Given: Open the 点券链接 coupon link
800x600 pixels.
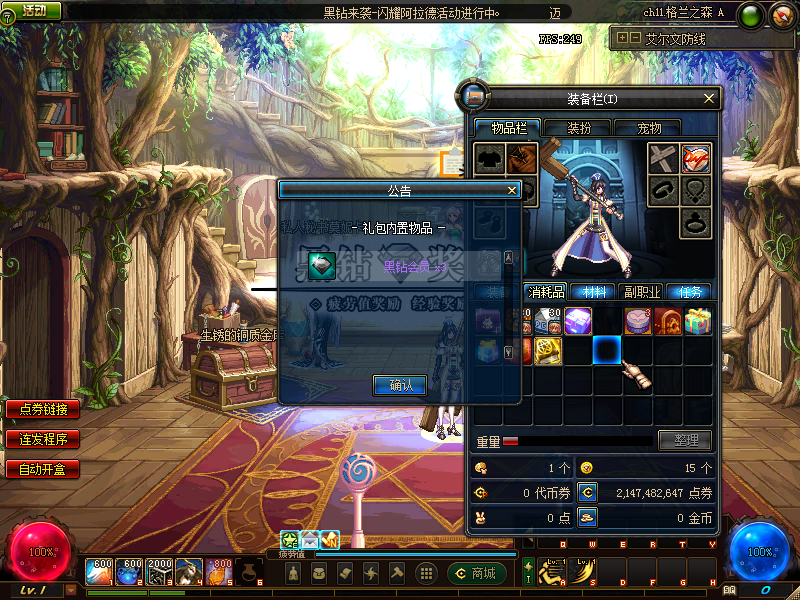Looking at the screenshot, I should point(43,409).
